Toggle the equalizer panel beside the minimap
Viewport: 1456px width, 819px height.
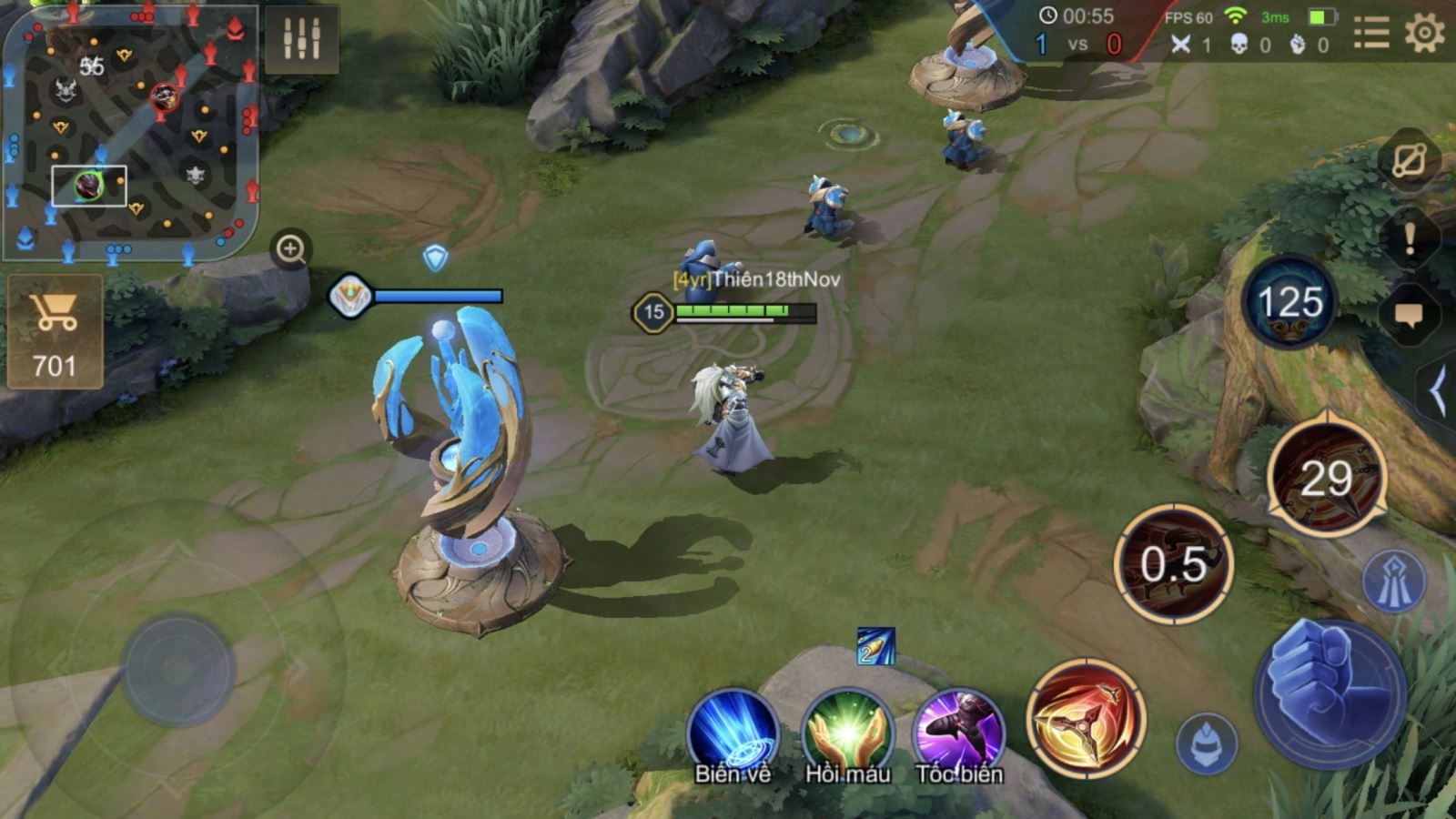tap(301, 38)
